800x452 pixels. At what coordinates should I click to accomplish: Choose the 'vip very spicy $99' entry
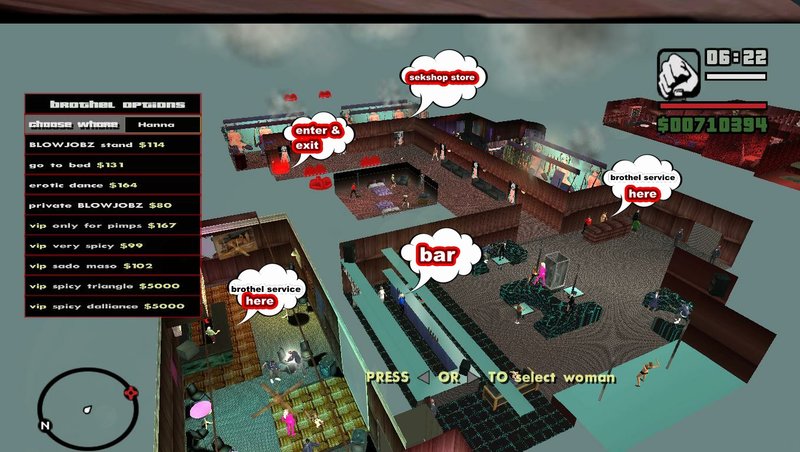[112, 245]
